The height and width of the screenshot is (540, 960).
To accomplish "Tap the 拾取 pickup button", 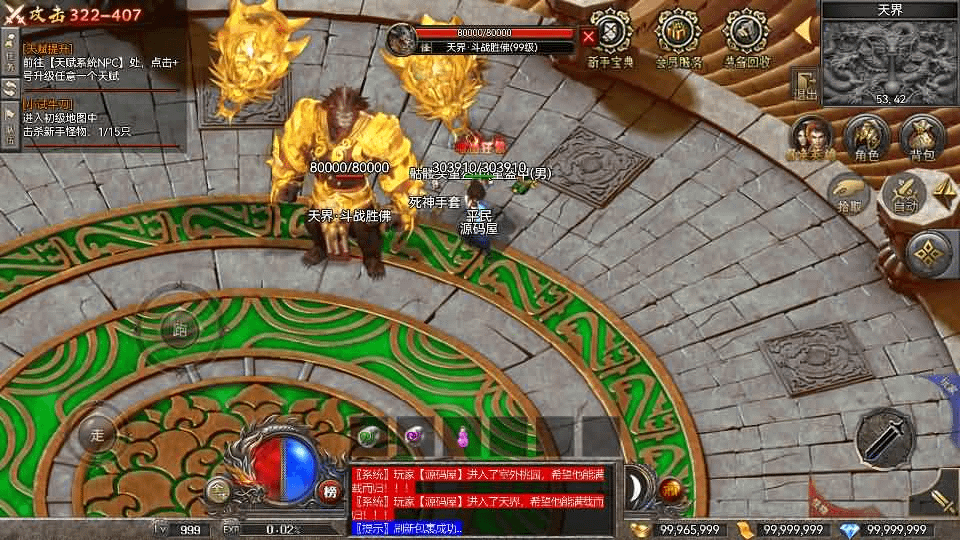I will [848, 196].
